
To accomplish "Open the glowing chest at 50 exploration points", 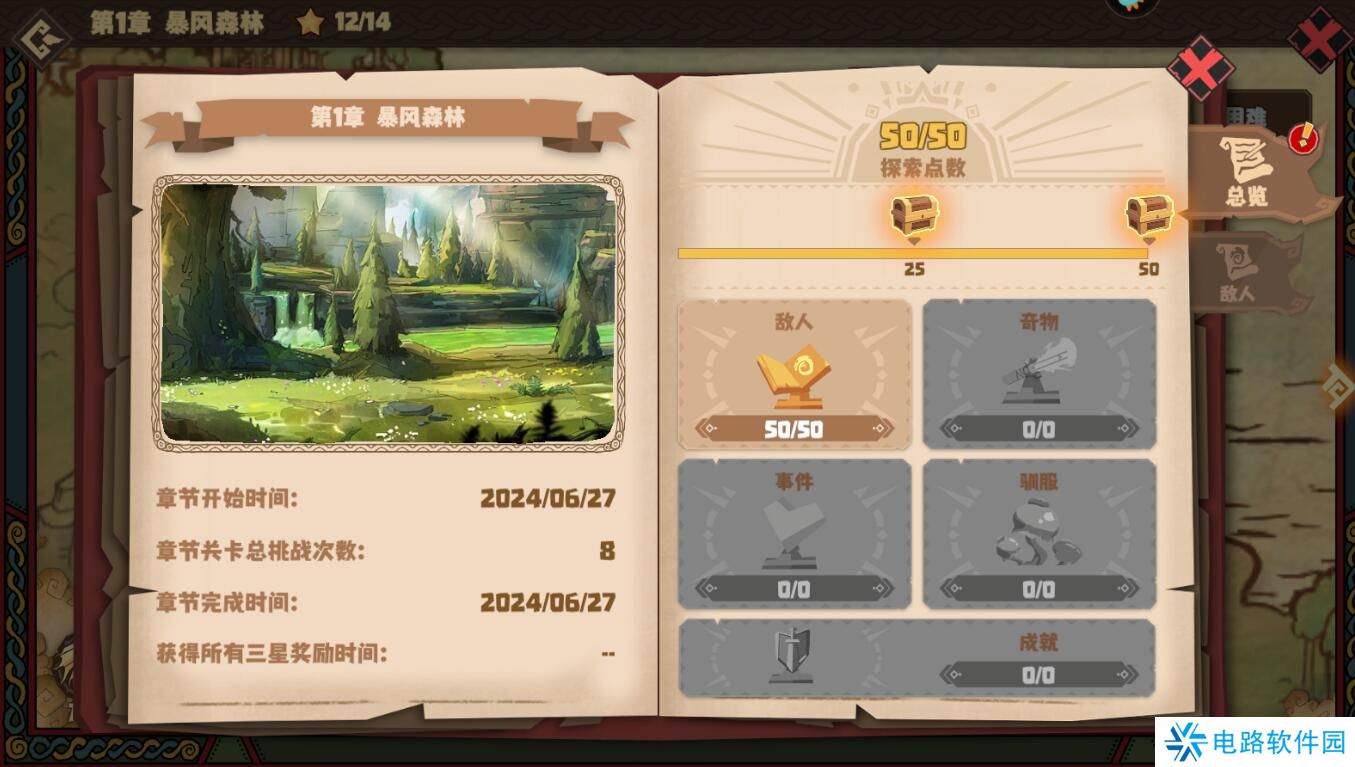I will pos(1148,213).
